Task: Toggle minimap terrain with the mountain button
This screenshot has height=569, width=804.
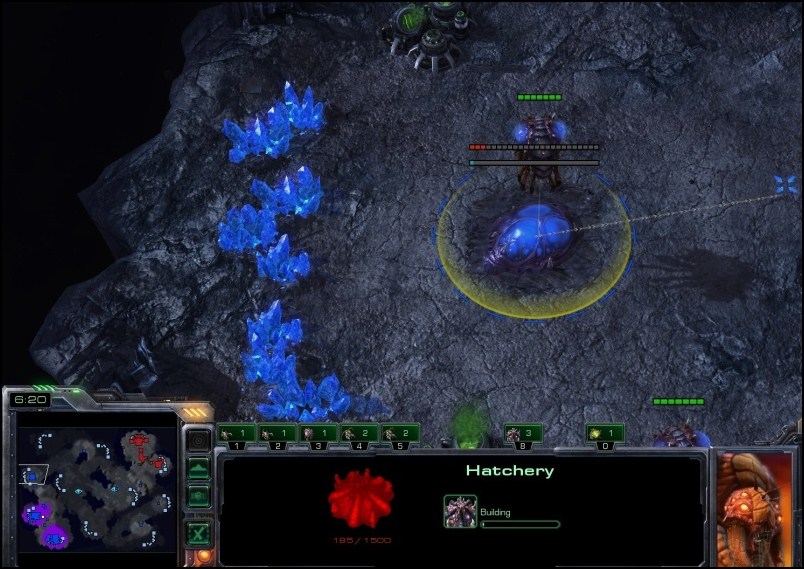Action: (199, 468)
